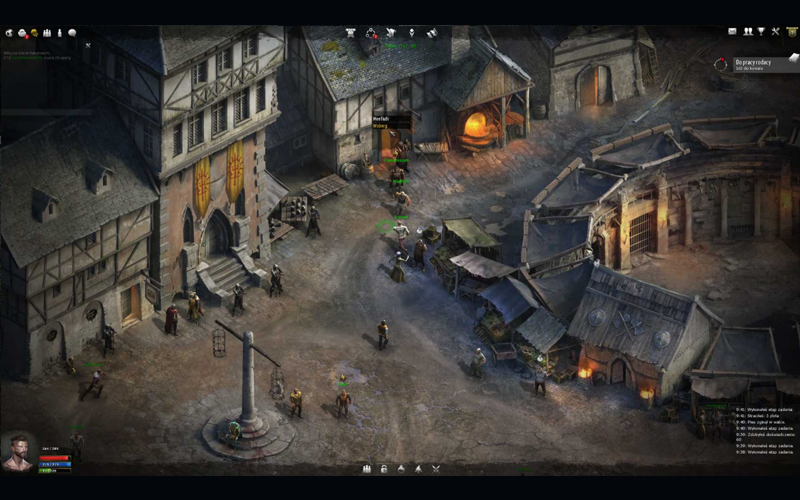Screen dimensions: 800x500
Task: Open the friends list icon
Action: click(x=746, y=32)
